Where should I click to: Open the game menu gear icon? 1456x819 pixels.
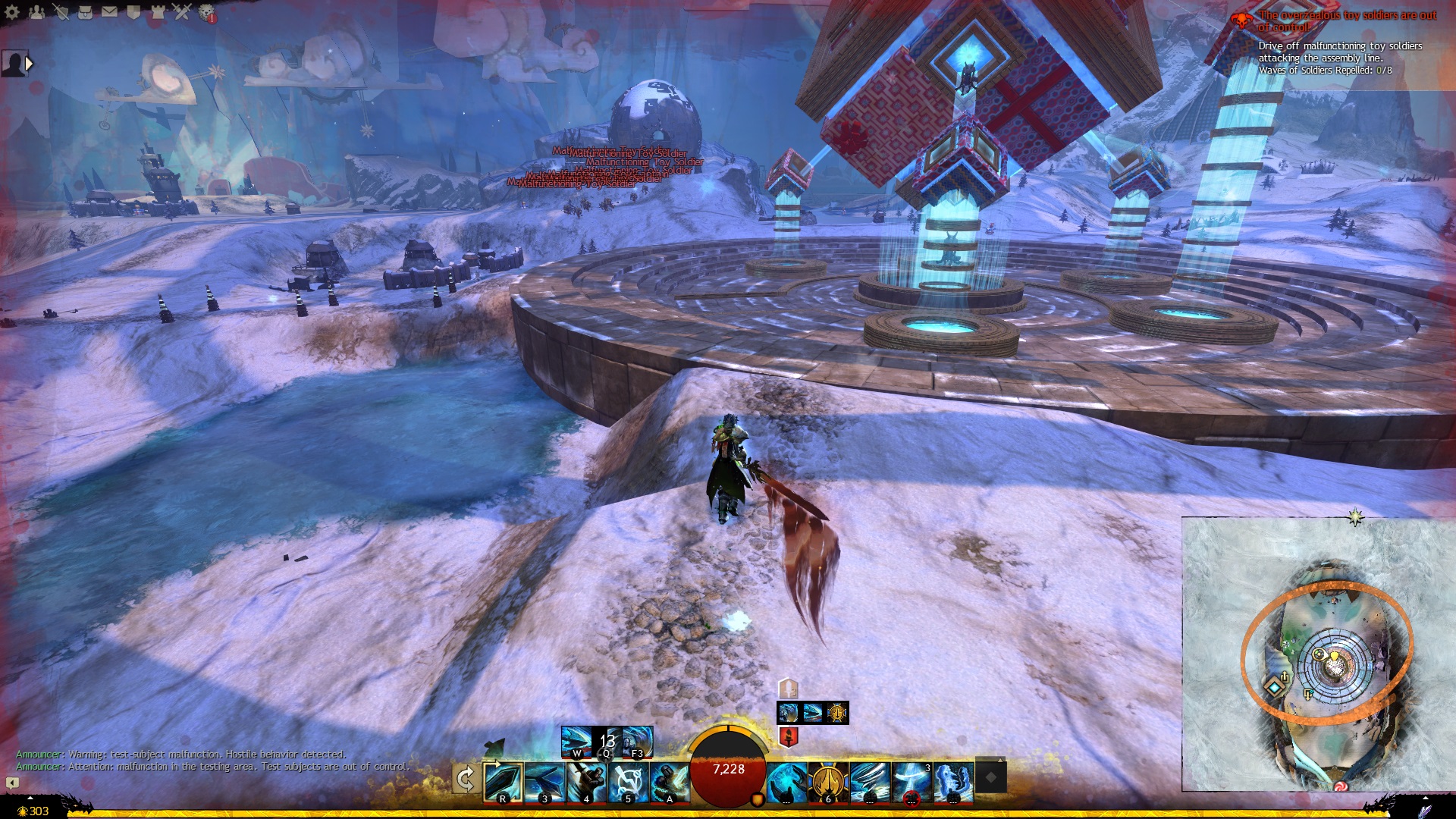click(x=12, y=11)
